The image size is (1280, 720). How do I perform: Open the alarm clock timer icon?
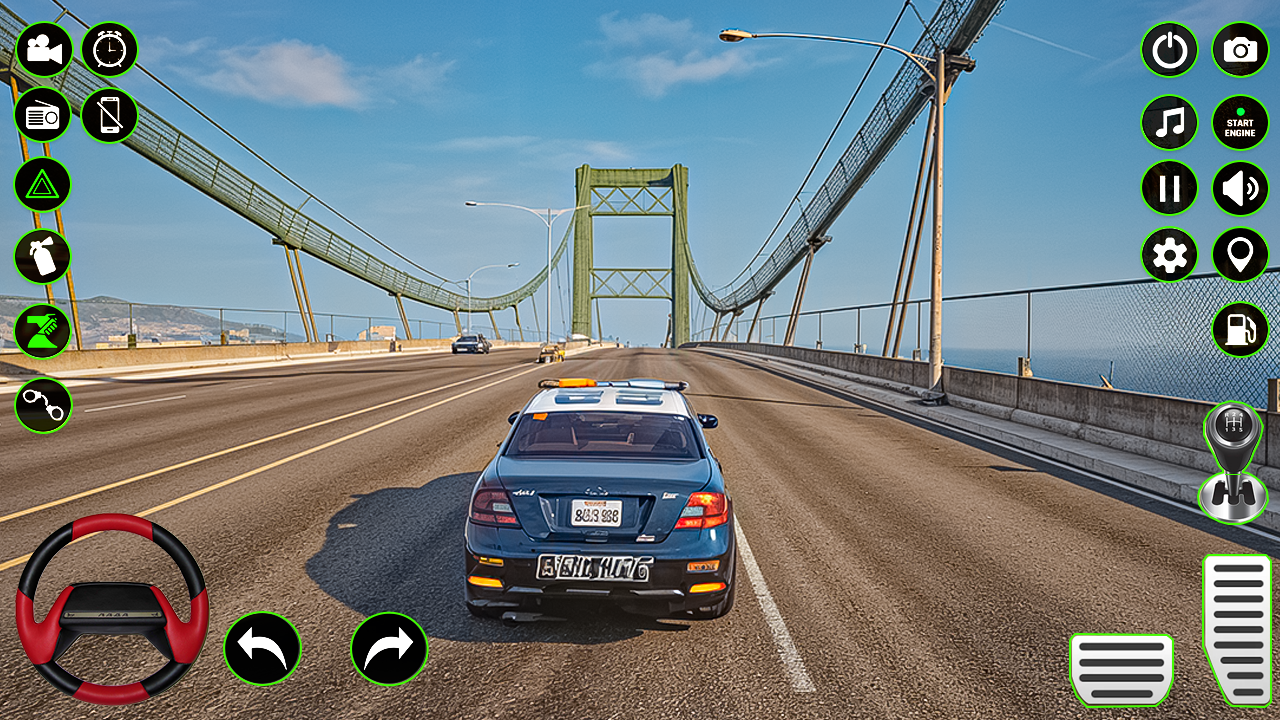(110, 48)
